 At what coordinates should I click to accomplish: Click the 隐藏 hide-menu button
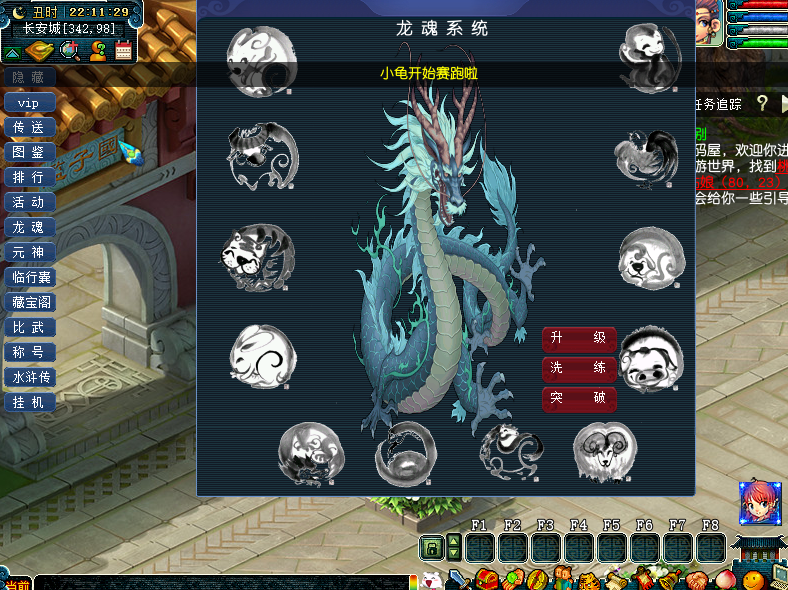[28, 77]
